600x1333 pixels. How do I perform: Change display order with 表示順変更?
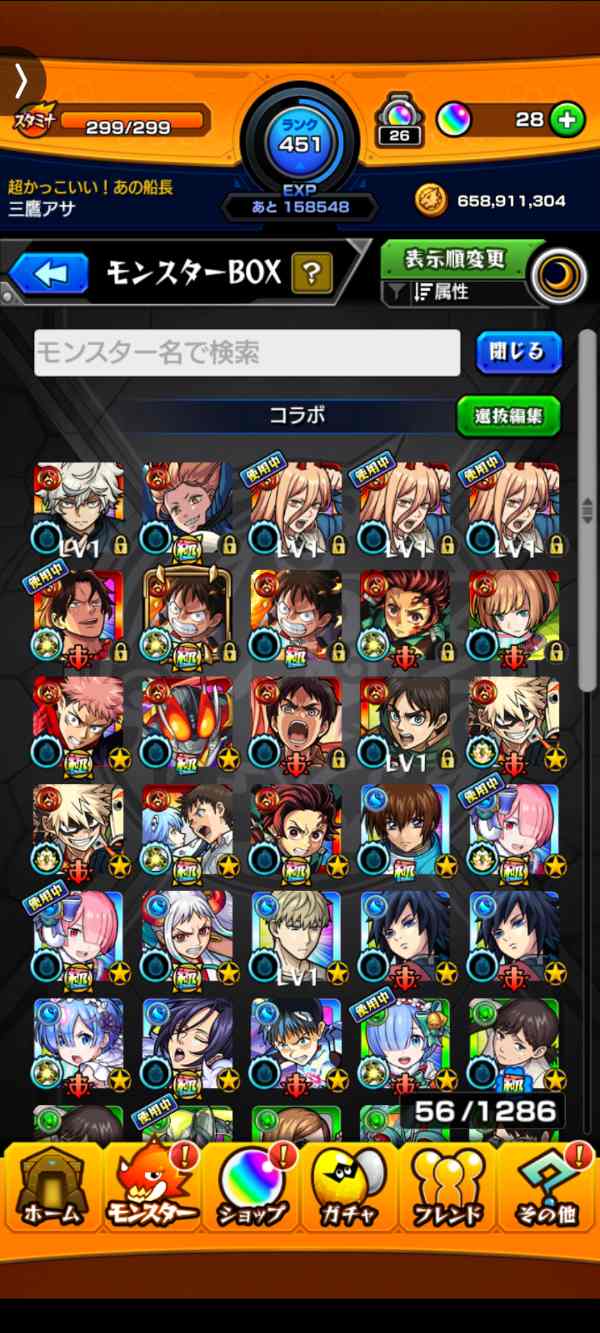(455, 259)
